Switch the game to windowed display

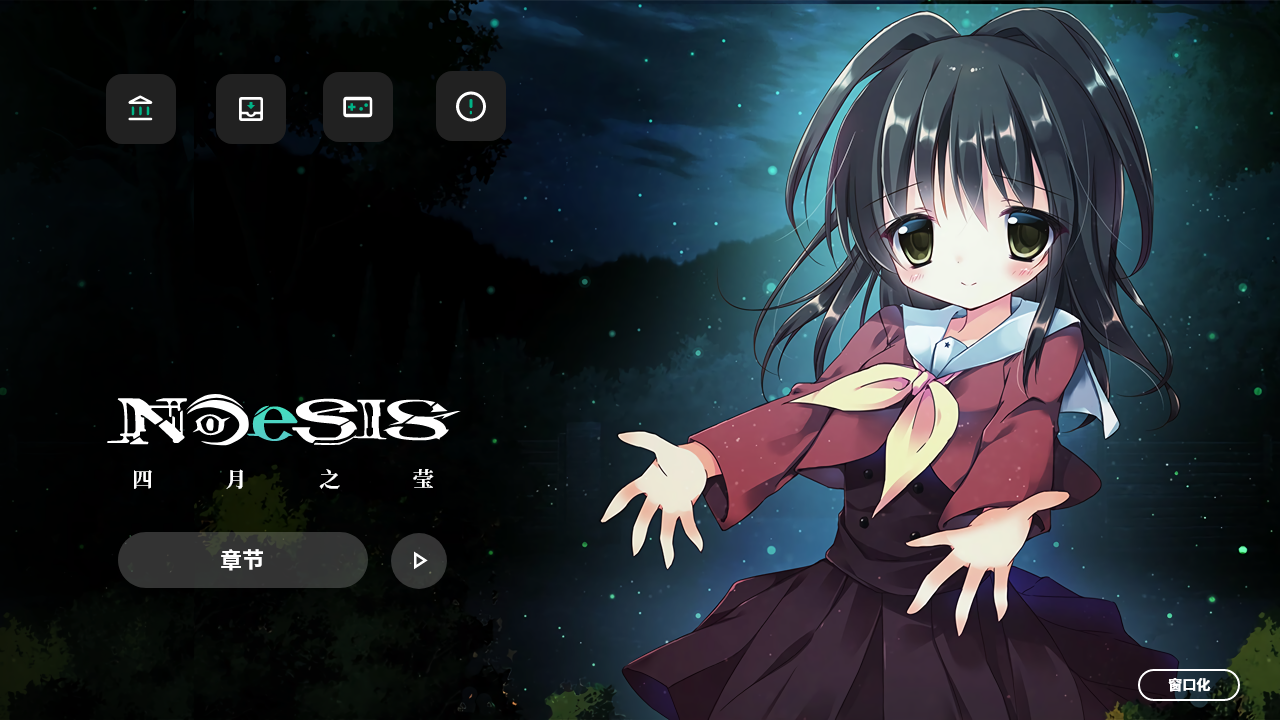pos(1189,685)
